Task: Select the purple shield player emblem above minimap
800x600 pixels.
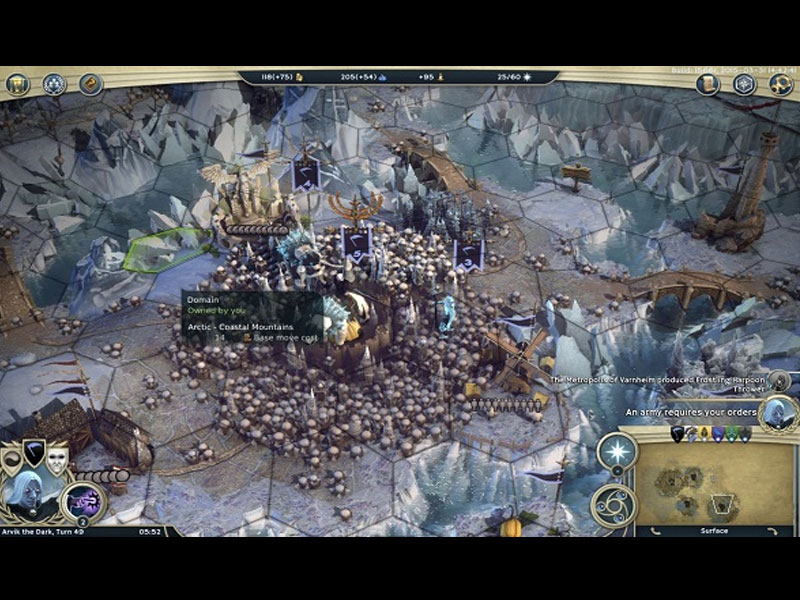Action: click(719, 434)
